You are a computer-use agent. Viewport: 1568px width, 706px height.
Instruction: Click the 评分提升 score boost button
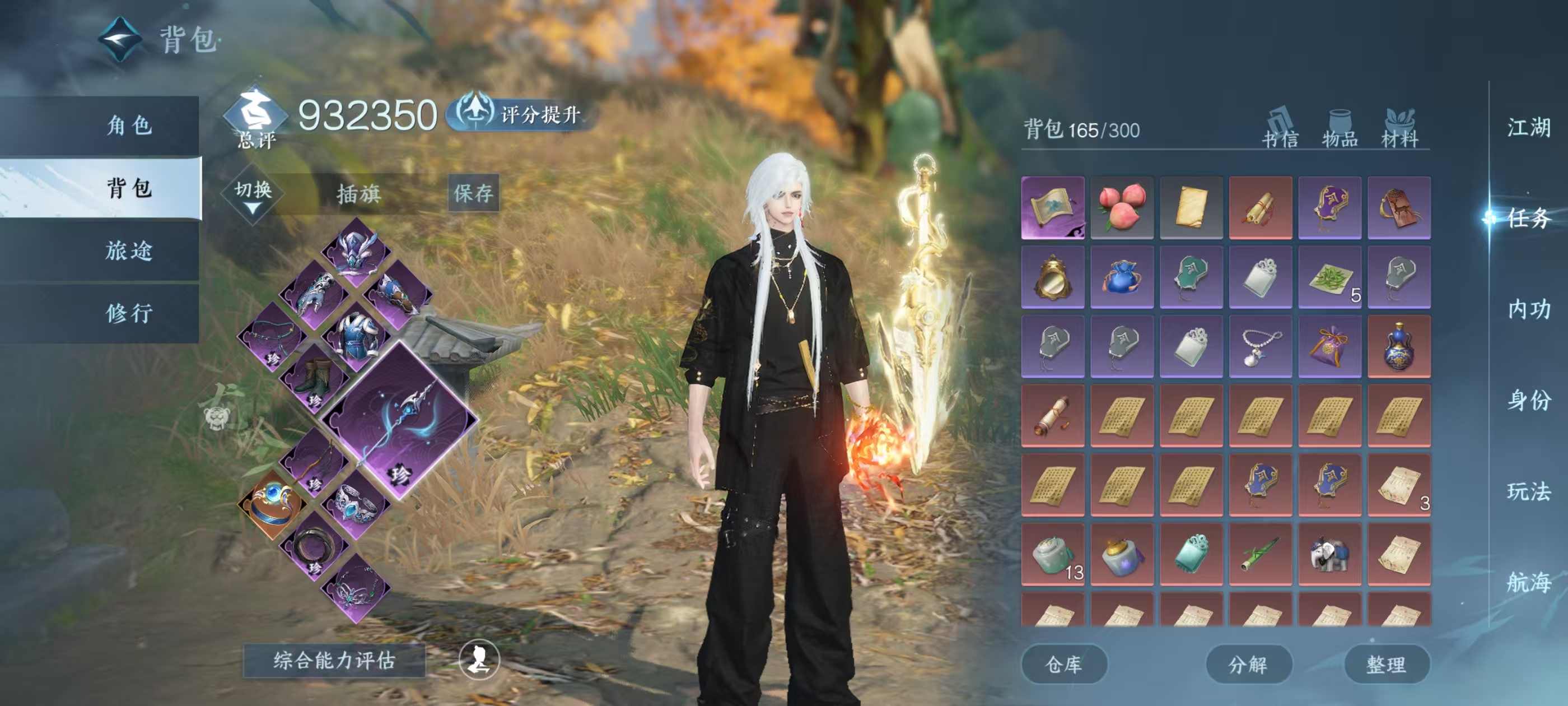(524, 114)
